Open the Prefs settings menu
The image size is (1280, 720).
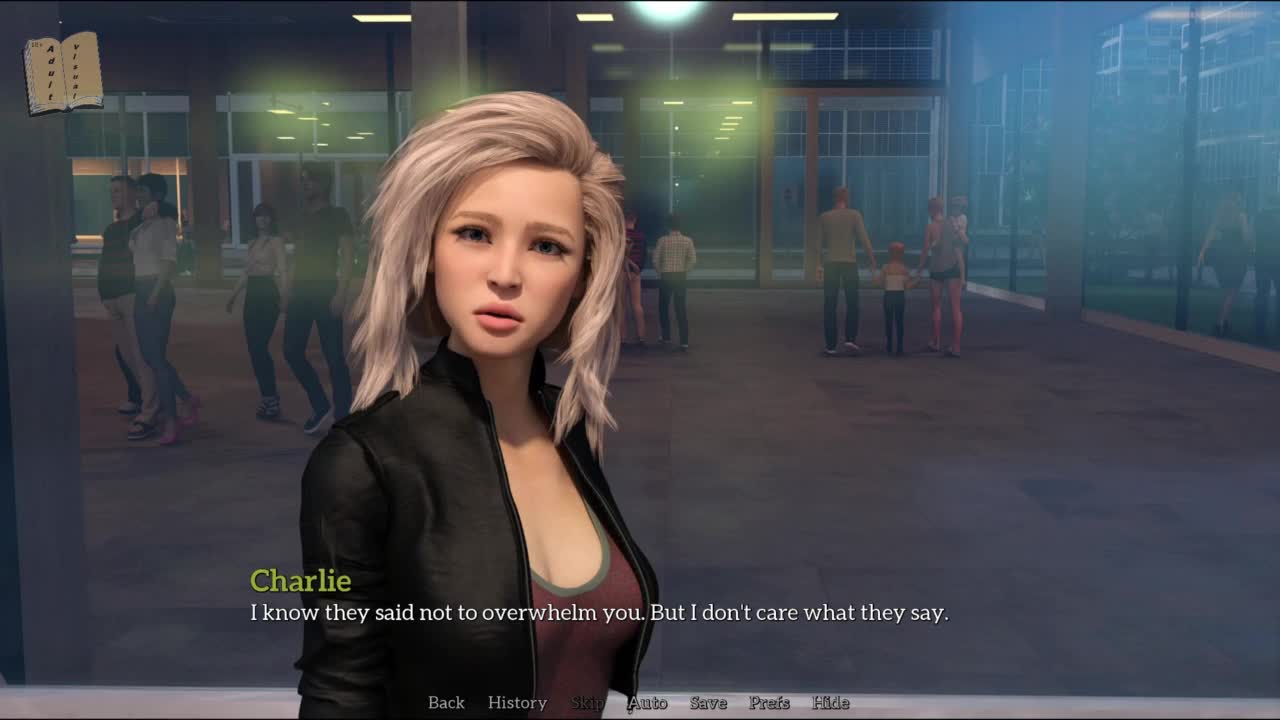769,703
